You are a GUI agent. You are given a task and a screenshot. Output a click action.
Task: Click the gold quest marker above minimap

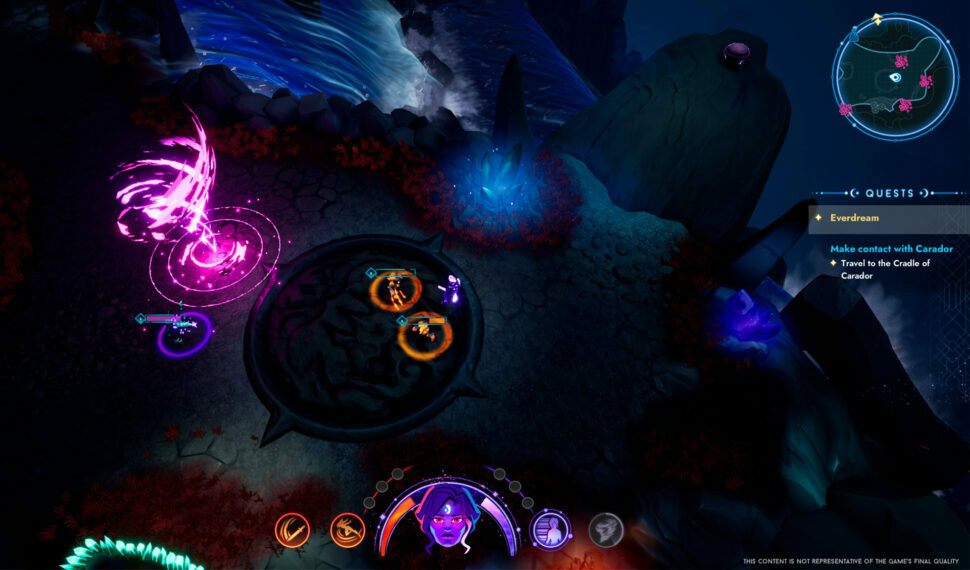tap(877, 18)
